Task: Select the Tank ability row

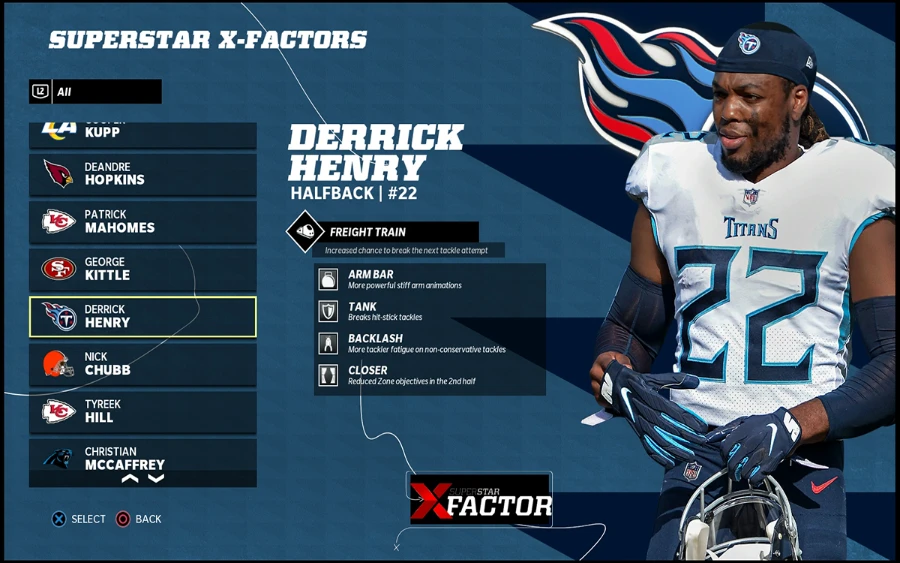Action: [x=430, y=311]
